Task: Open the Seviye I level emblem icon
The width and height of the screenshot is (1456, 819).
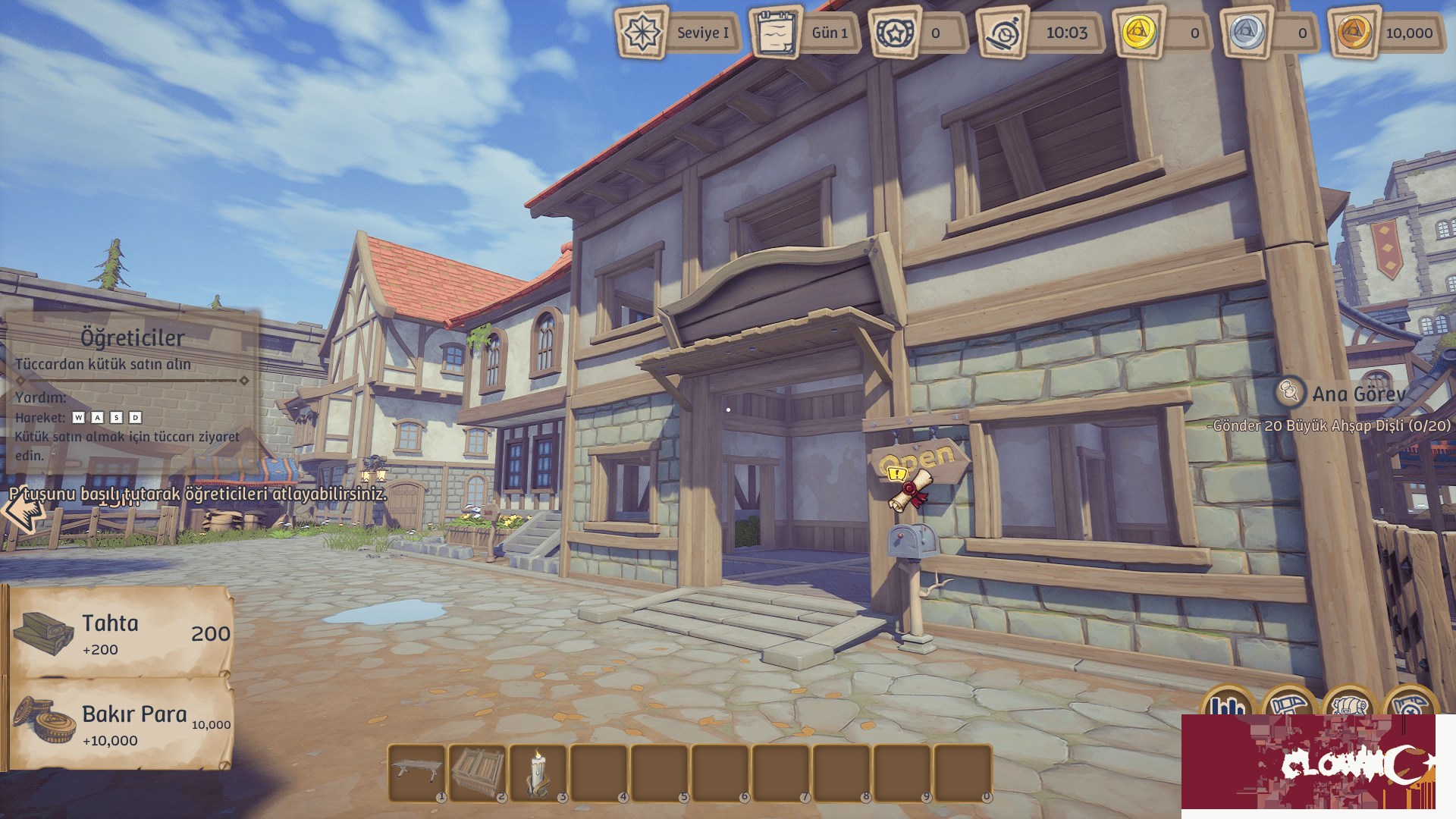Action: 641,33
